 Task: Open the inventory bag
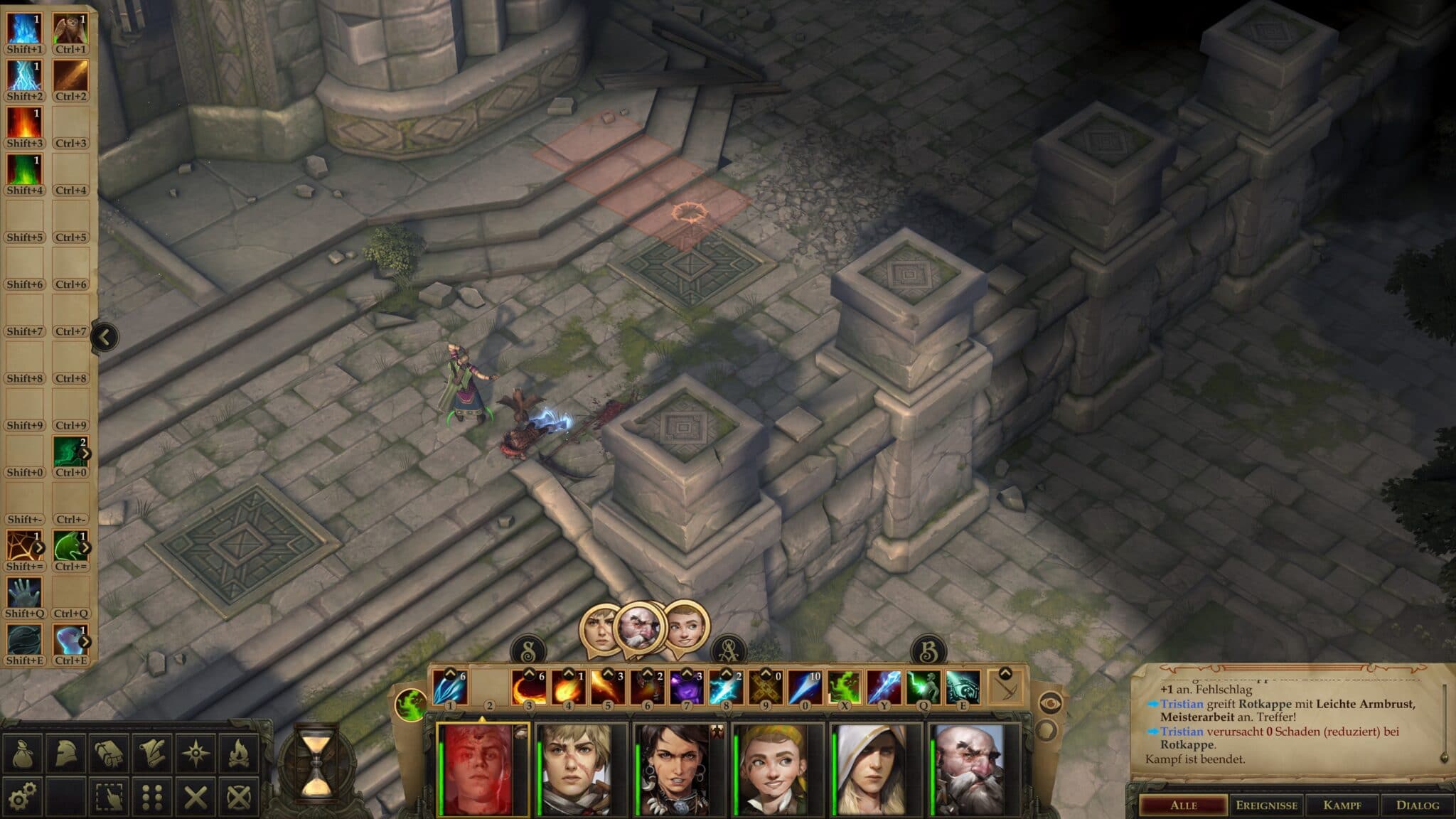click(23, 753)
